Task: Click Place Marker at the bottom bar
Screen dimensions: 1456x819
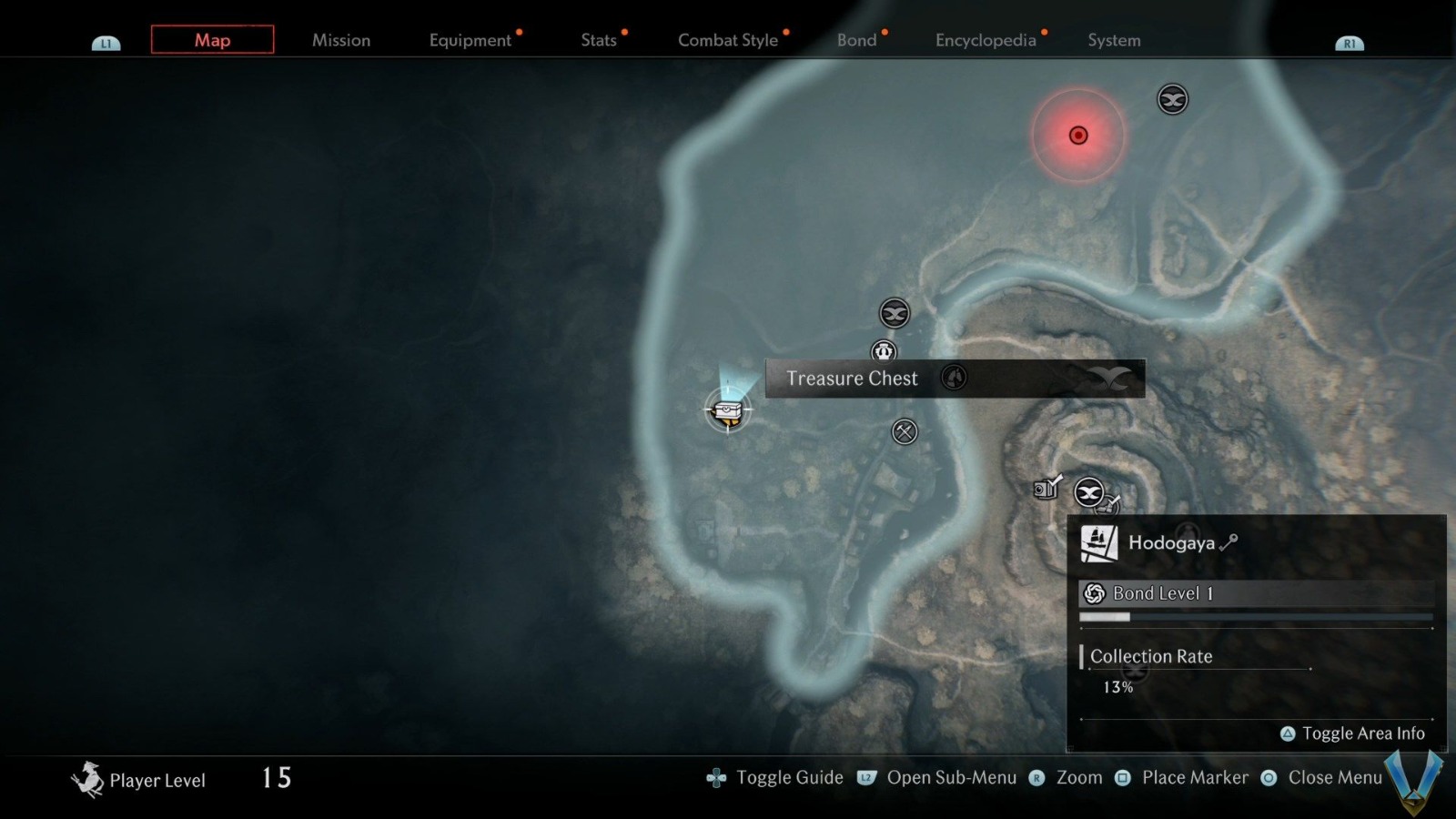Action: pyautogui.click(x=1195, y=778)
